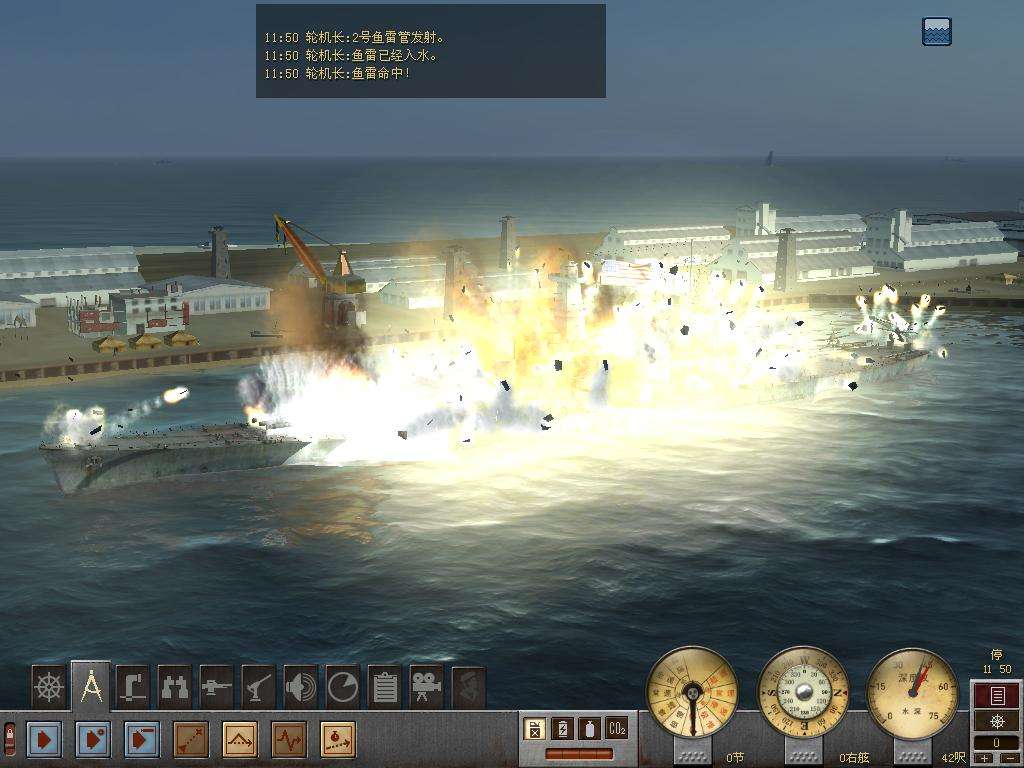Screen dimensions: 1024x768
Task: Set heading on the compass dial
Action: pos(803,692)
